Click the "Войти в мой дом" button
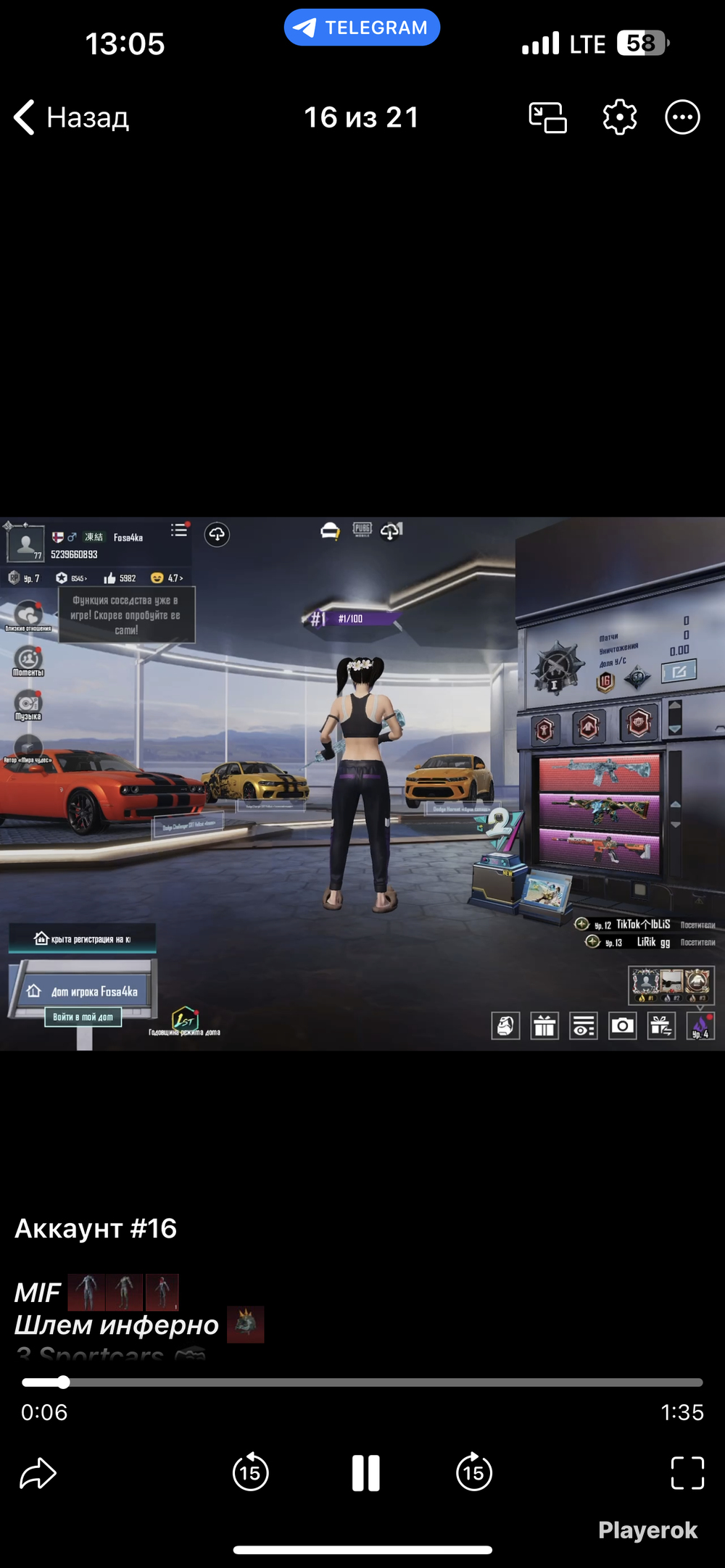The height and width of the screenshot is (1568, 725). click(x=83, y=1017)
